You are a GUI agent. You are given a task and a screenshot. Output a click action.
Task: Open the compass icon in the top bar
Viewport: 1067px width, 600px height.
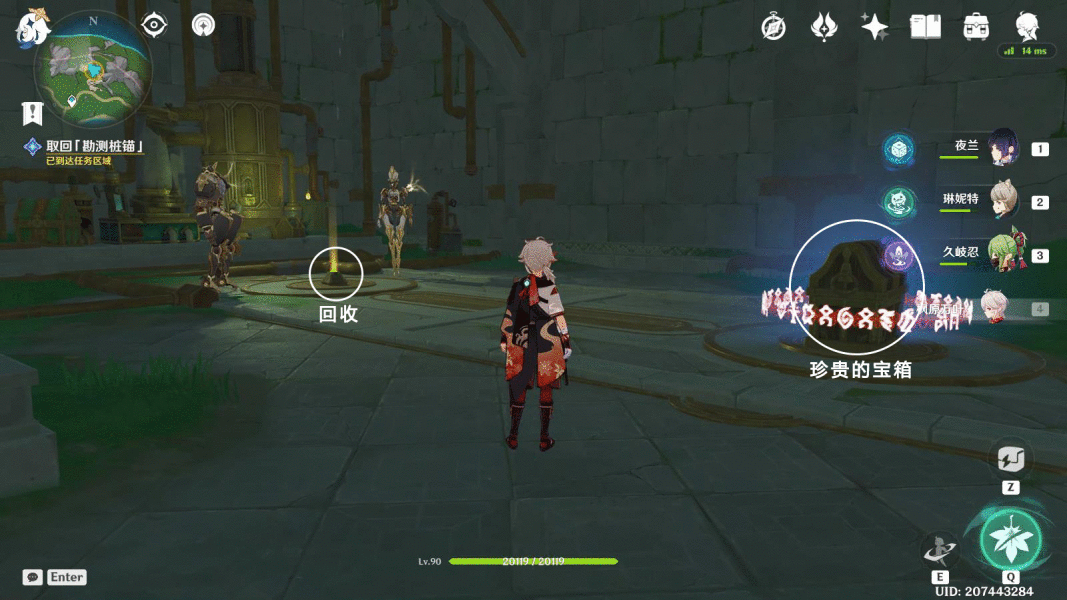point(773,27)
